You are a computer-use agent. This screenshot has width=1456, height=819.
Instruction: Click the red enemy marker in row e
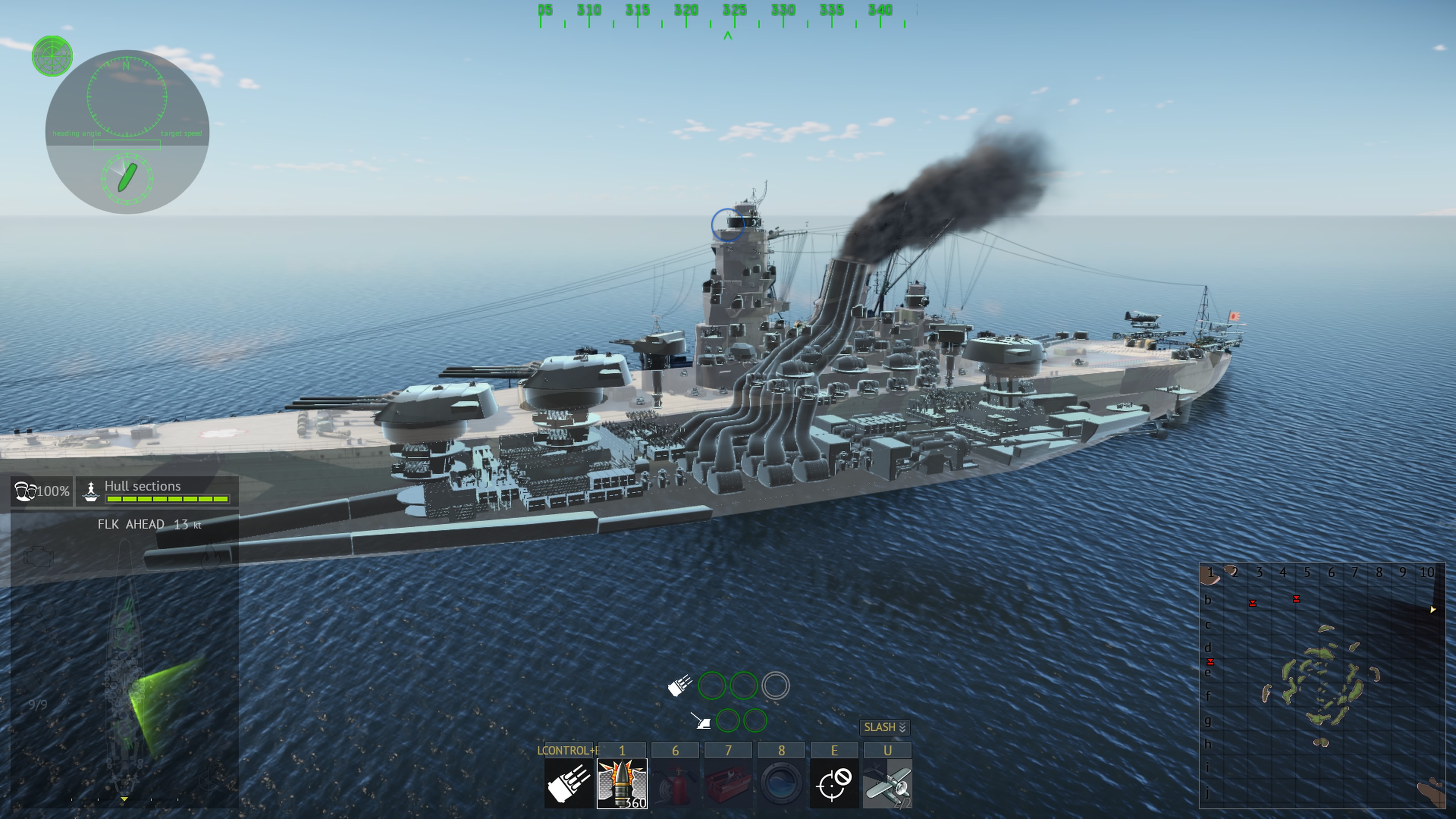click(1210, 662)
